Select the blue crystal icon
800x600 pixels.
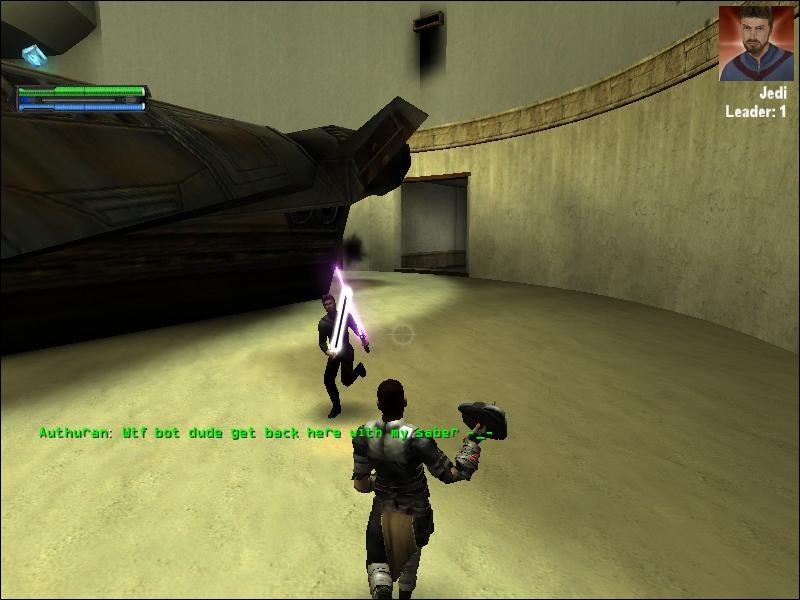pos(37,56)
